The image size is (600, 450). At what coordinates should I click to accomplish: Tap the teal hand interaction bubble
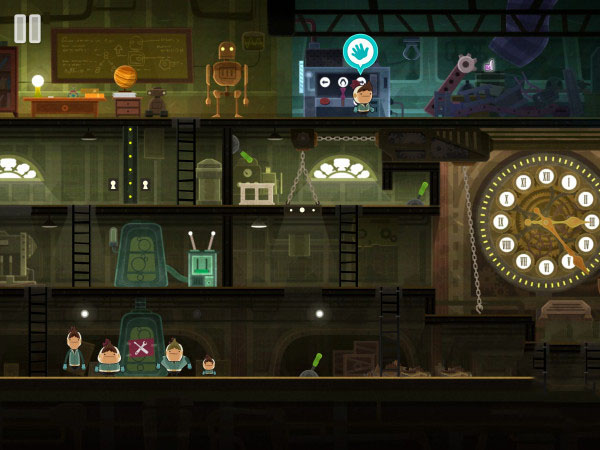tap(360, 50)
